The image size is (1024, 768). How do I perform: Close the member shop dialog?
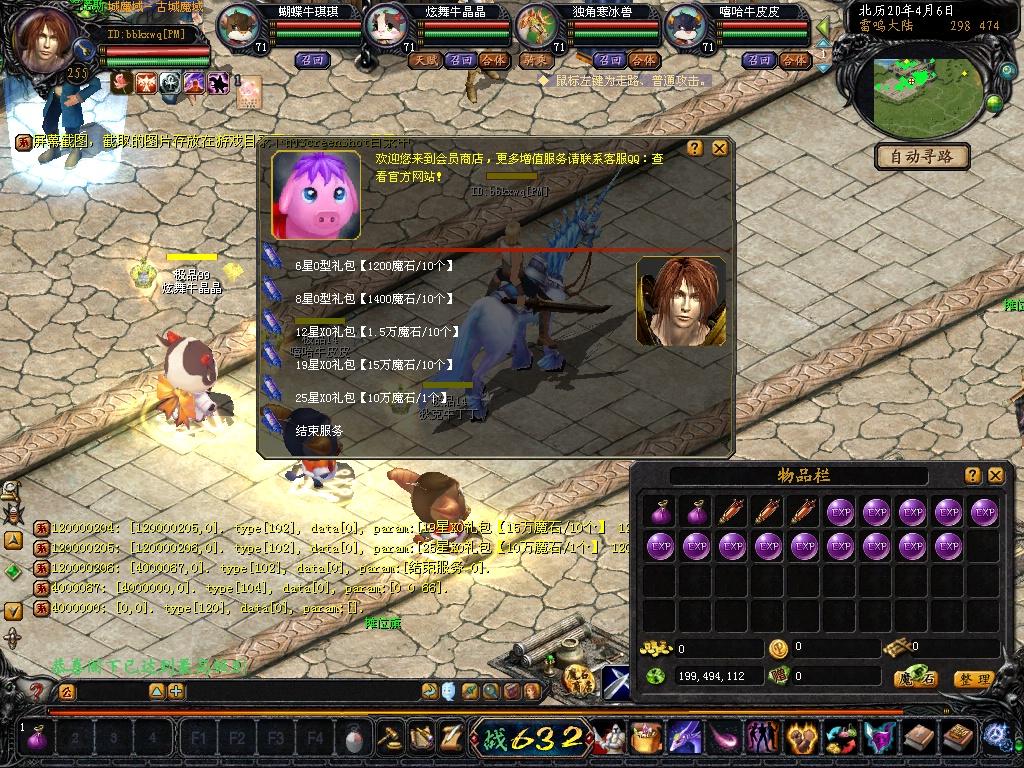click(719, 148)
